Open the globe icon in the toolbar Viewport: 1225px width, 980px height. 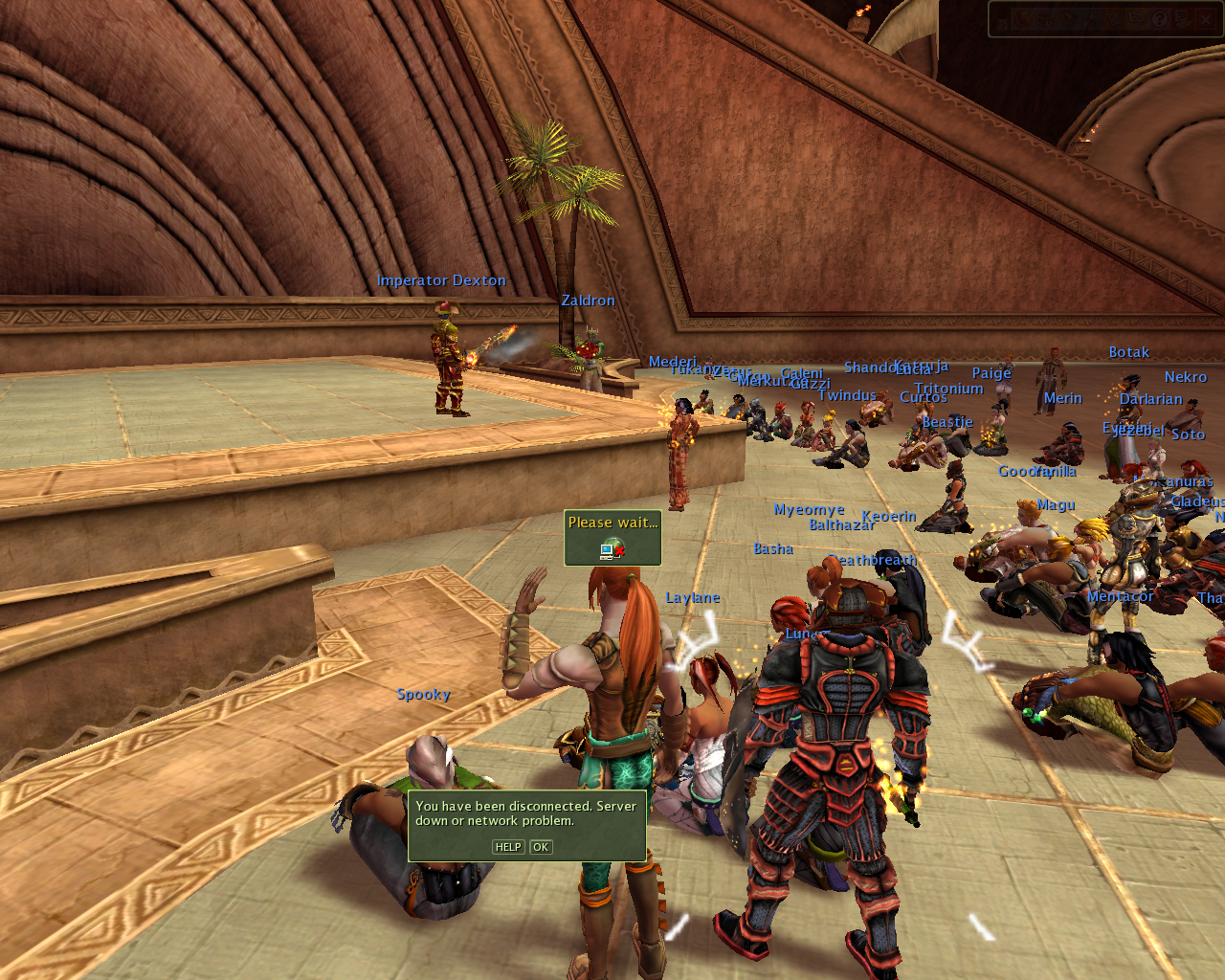pos(1022,19)
